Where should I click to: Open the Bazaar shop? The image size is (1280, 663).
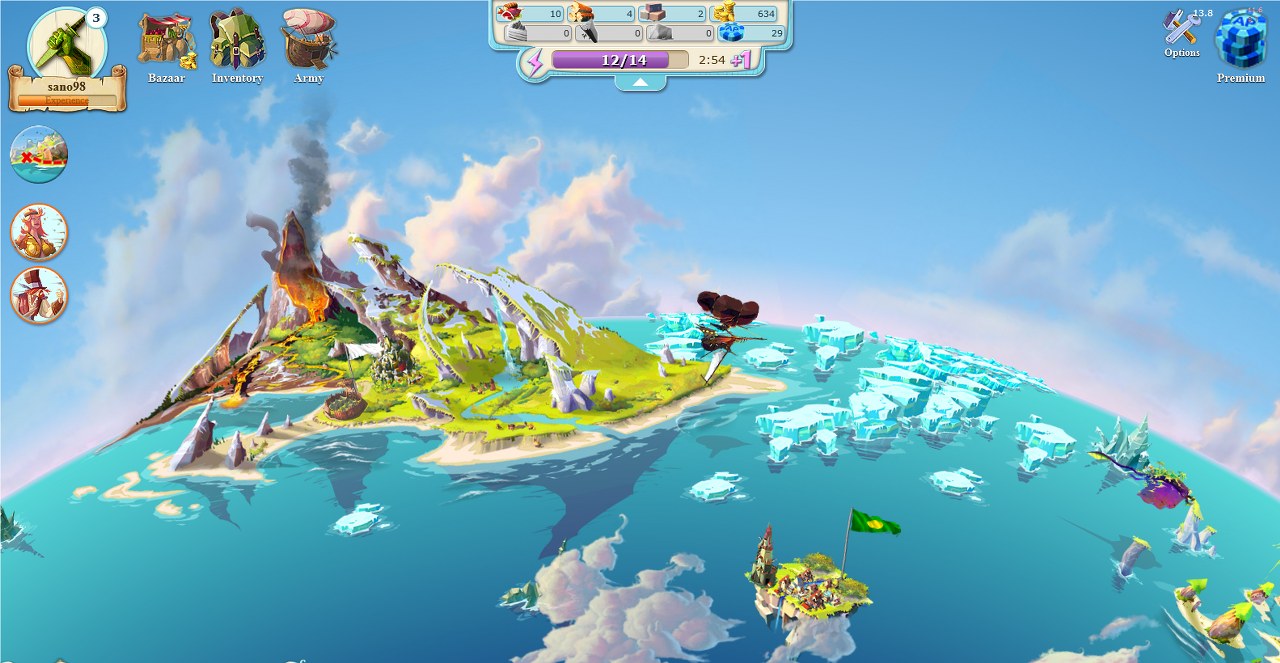coord(166,44)
